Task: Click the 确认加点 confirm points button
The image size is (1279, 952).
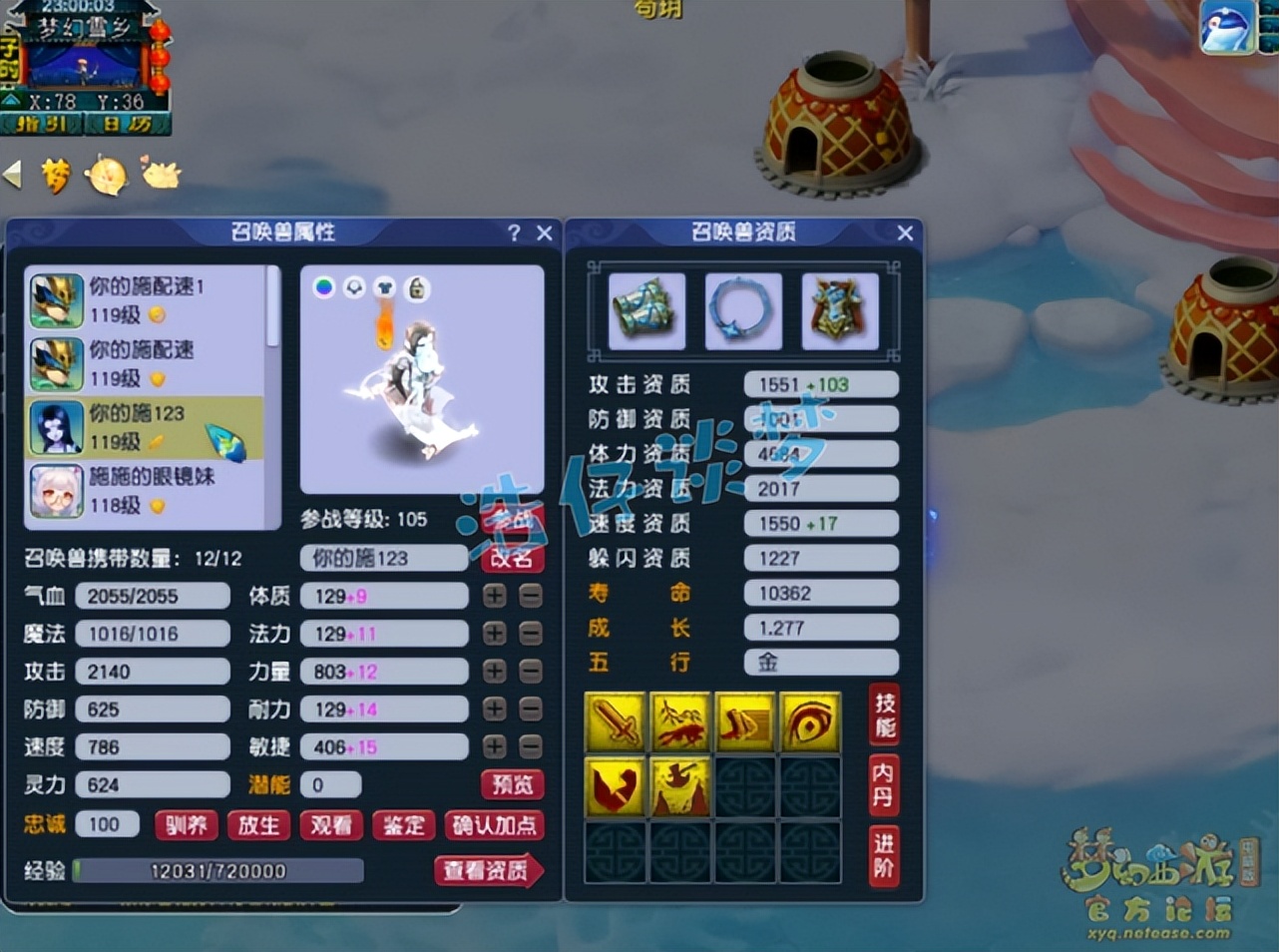Action: click(x=495, y=825)
